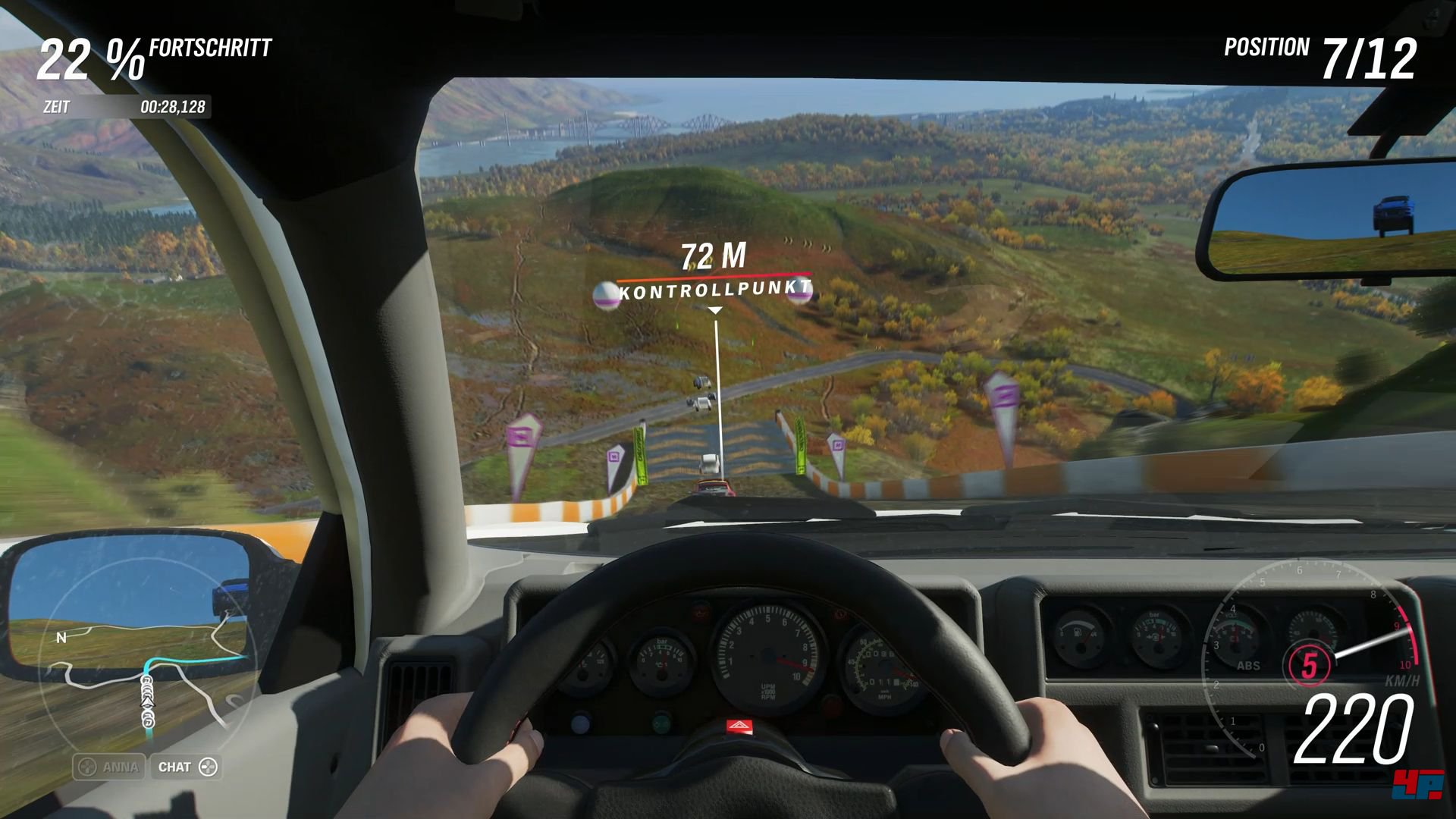Click the Kontrollpunkt checkpoint marker
The width and height of the screenshot is (1456, 819).
coord(714,289)
